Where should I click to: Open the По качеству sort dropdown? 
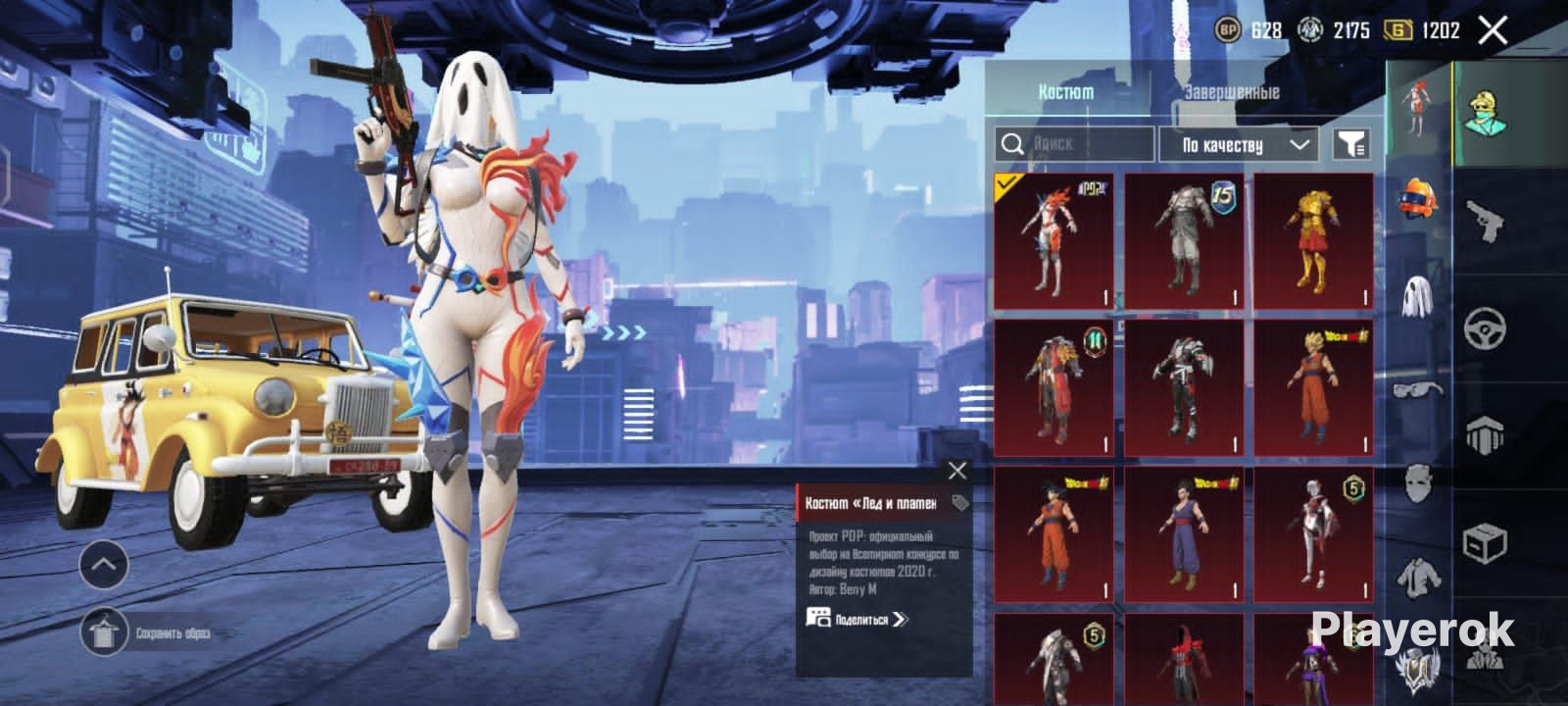point(1241,145)
